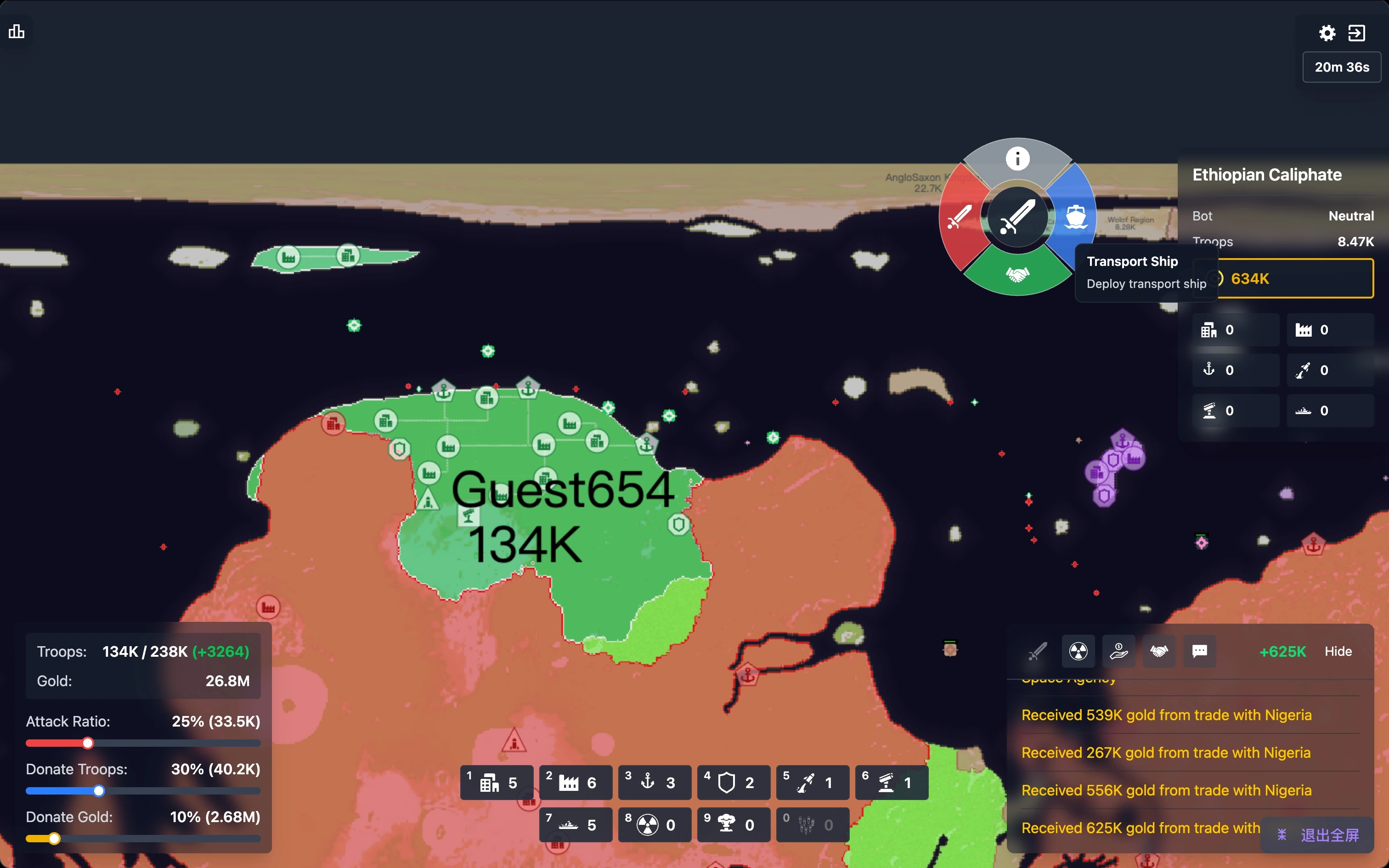The width and height of the screenshot is (1389, 868).
Task: Choose the Transport Ship in the radial menu
Action: point(1076,217)
